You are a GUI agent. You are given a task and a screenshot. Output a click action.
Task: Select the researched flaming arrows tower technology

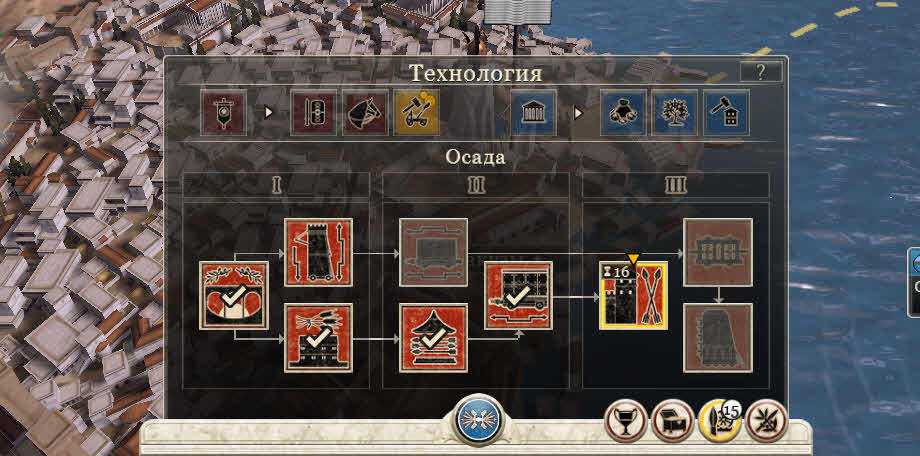click(319, 338)
